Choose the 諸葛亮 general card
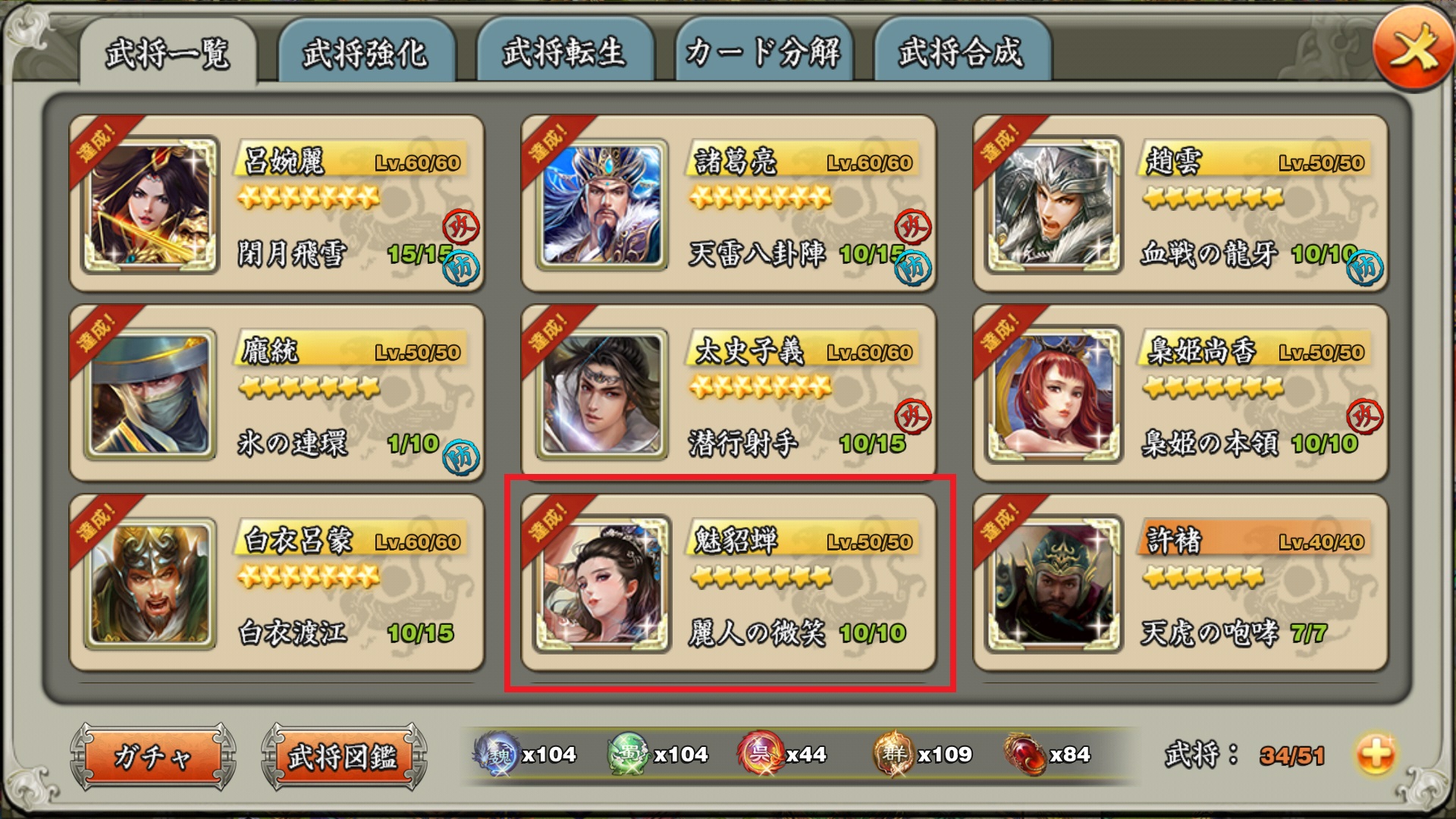Image resolution: width=1456 pixels, height=819 pixels. point(728,203)
